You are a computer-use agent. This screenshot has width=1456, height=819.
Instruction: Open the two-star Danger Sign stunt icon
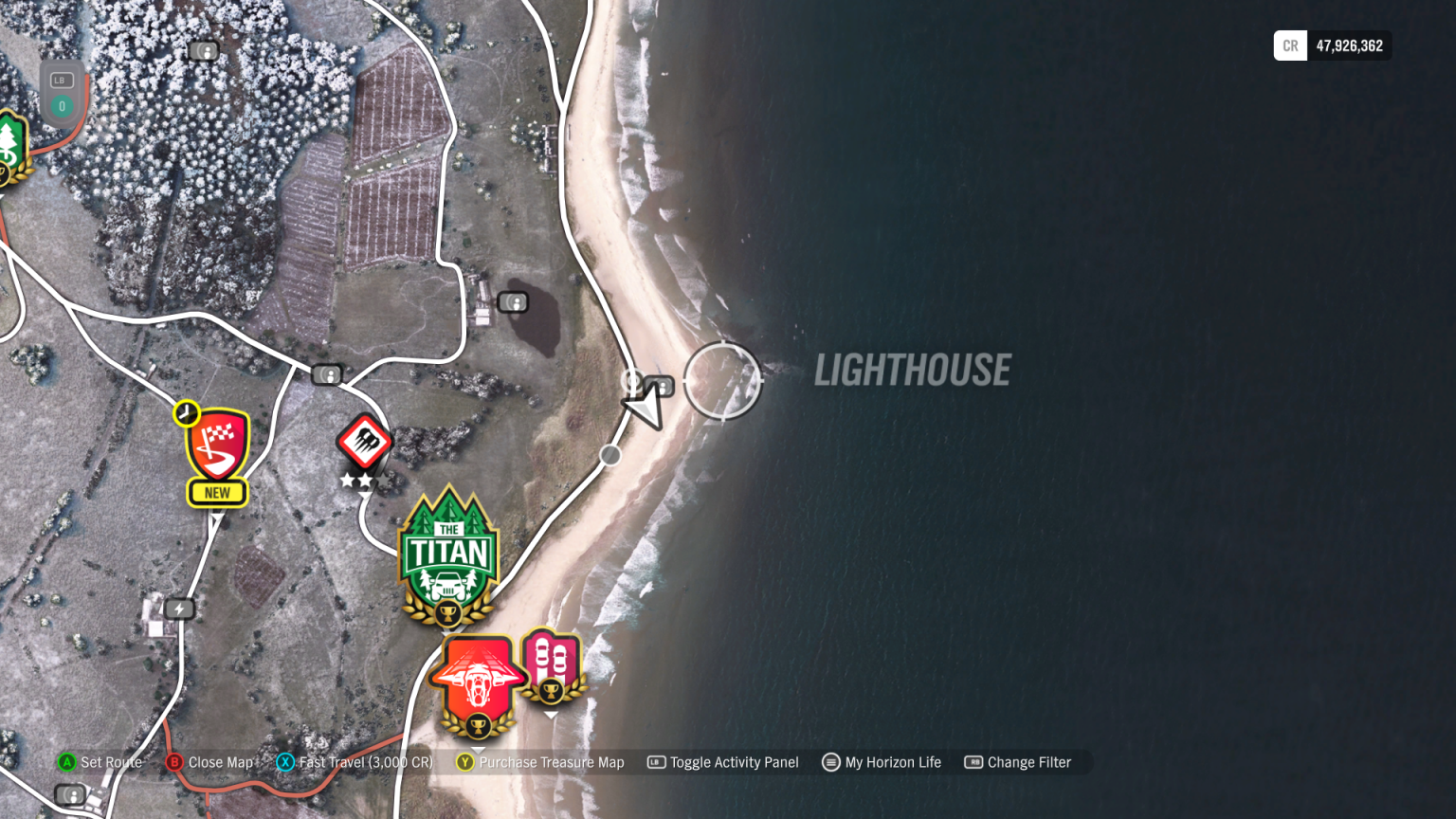(365, 441)
